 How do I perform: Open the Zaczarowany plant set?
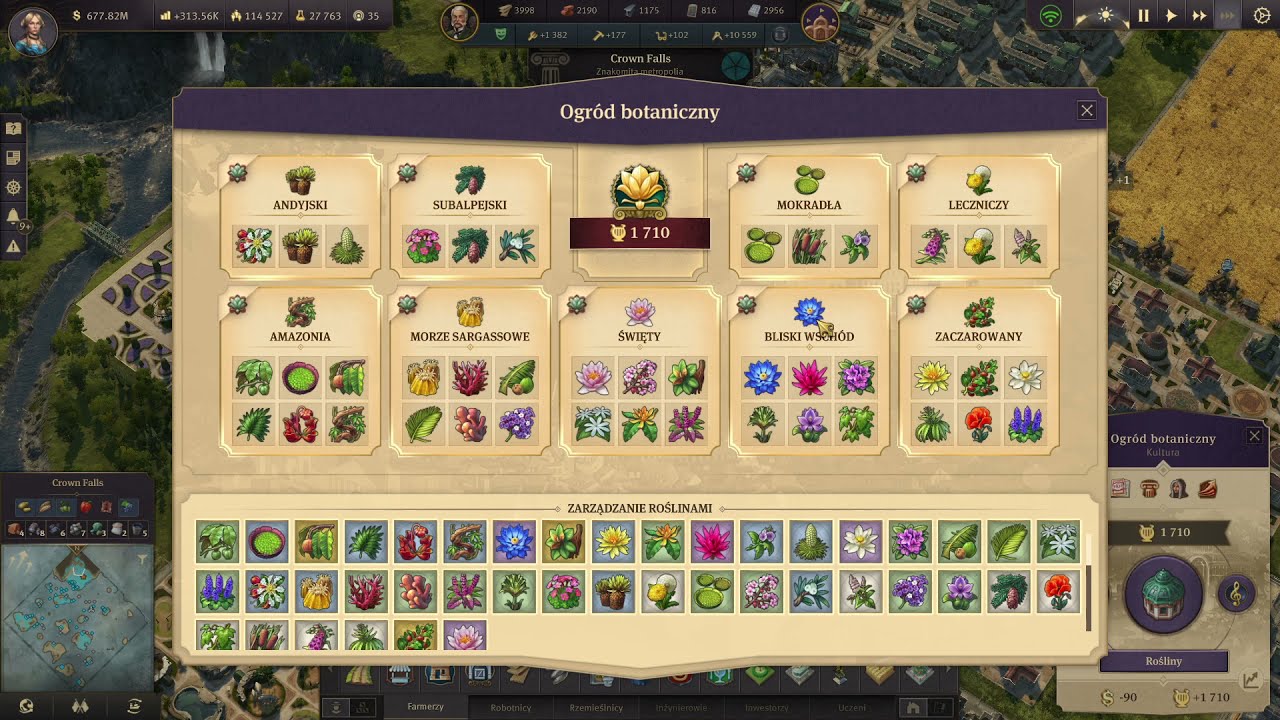978,336
